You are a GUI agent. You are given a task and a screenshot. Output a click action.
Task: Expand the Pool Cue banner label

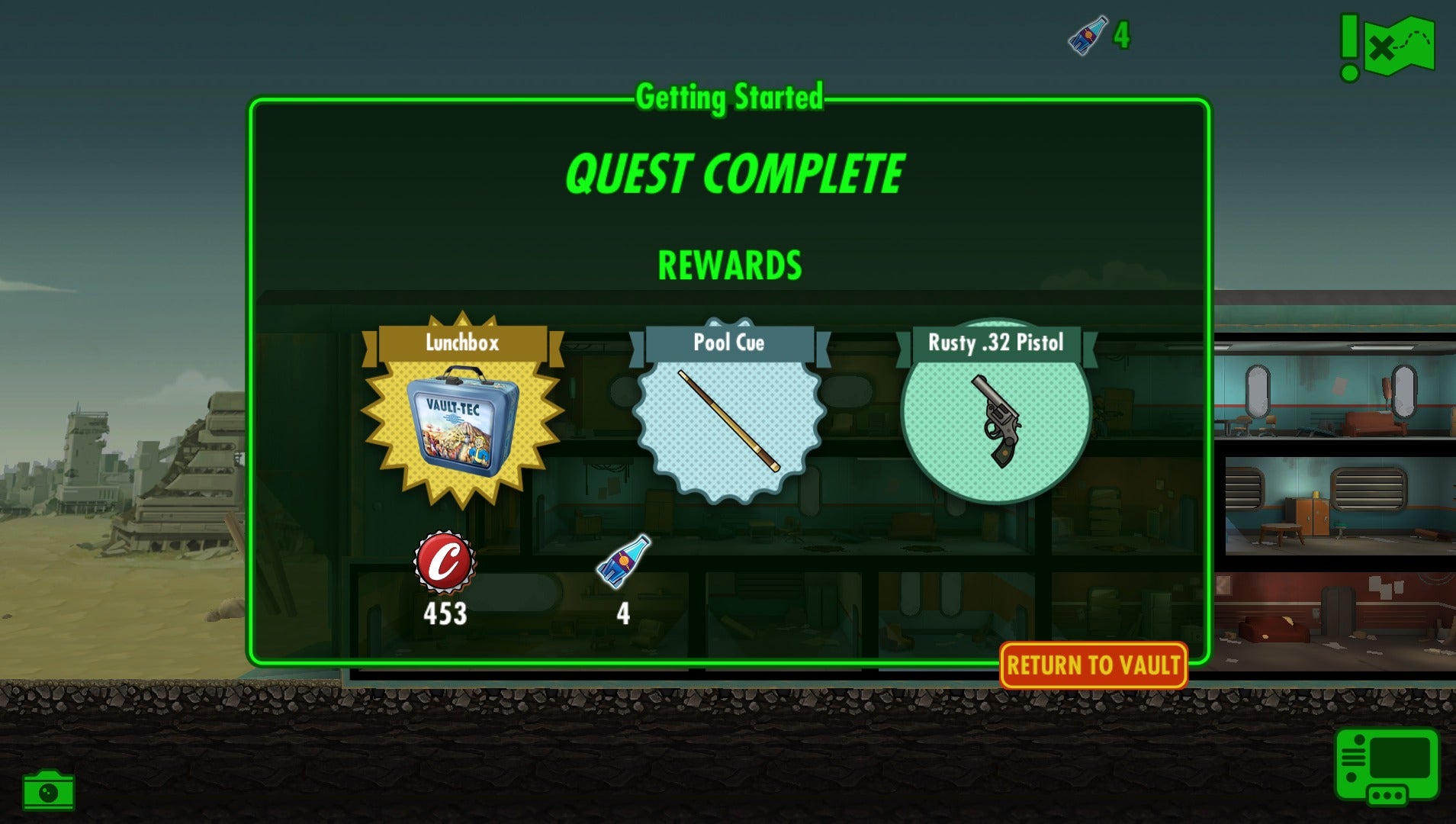point(730,343)
